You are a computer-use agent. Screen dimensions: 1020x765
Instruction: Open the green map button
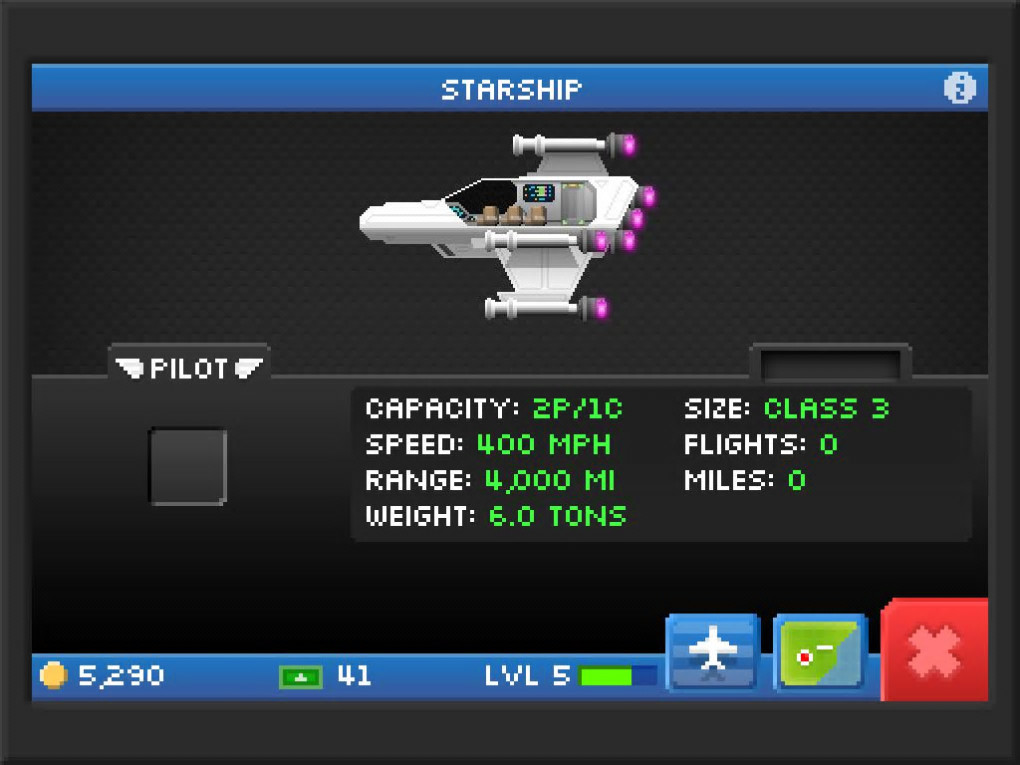819,651
